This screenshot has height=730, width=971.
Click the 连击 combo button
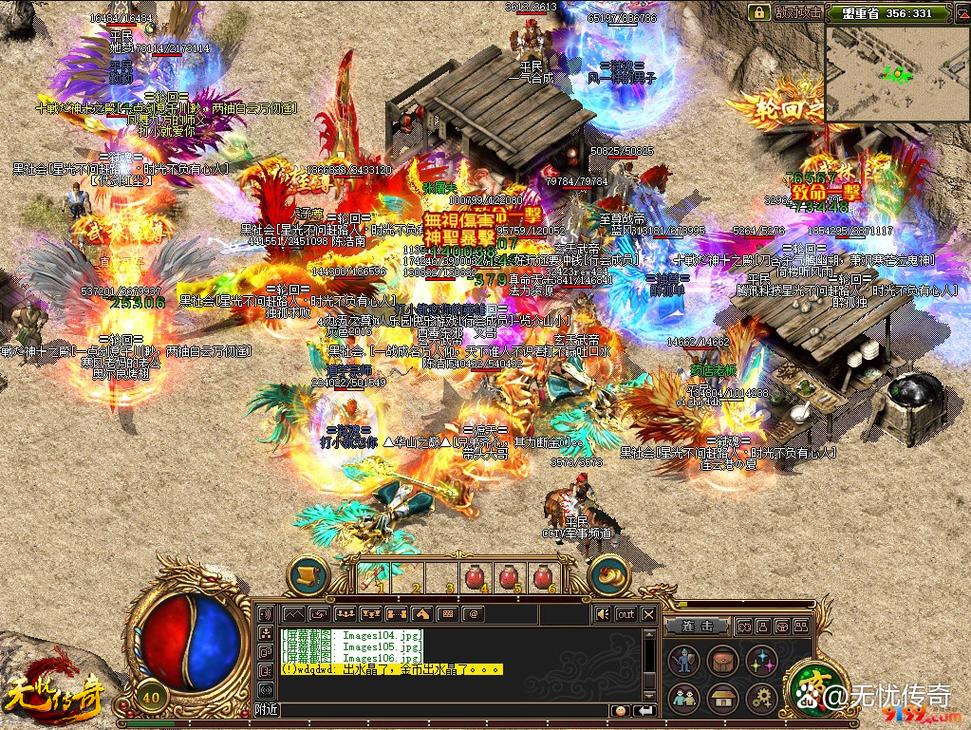click(698, 626)
